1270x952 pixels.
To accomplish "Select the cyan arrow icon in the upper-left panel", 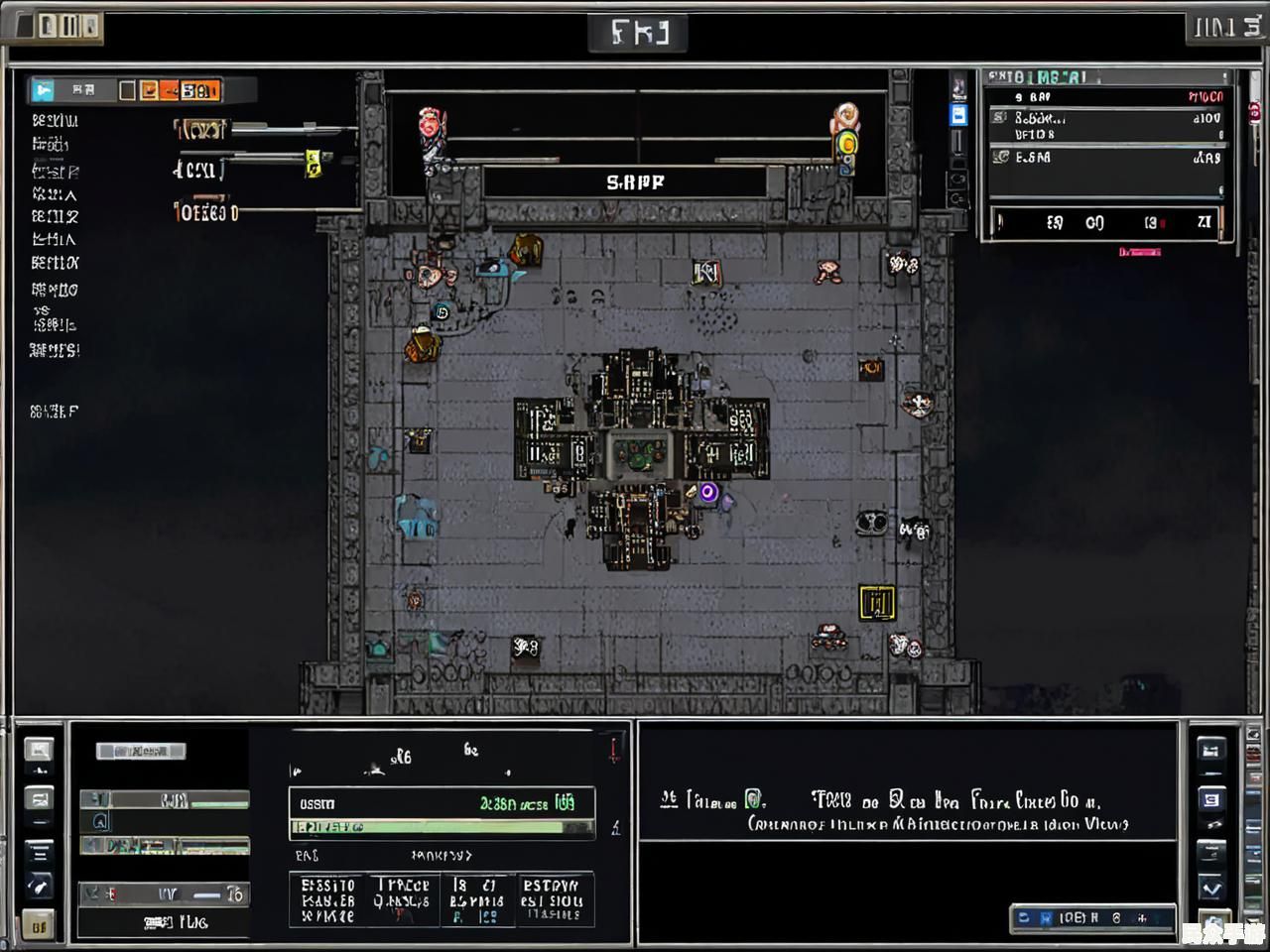I will pos(43,91).
